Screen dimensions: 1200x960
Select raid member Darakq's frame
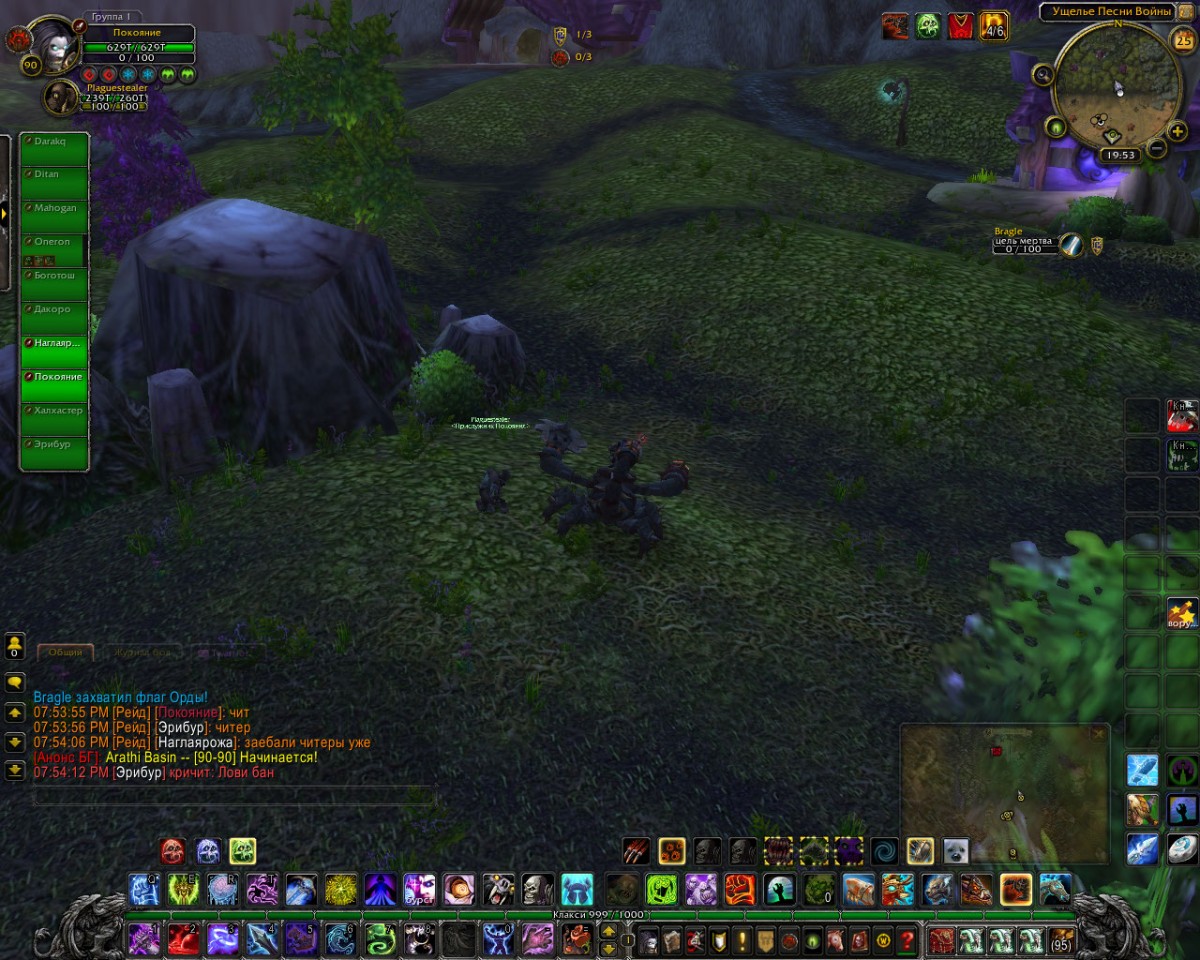pyautogui.click(x=54, y=148)
